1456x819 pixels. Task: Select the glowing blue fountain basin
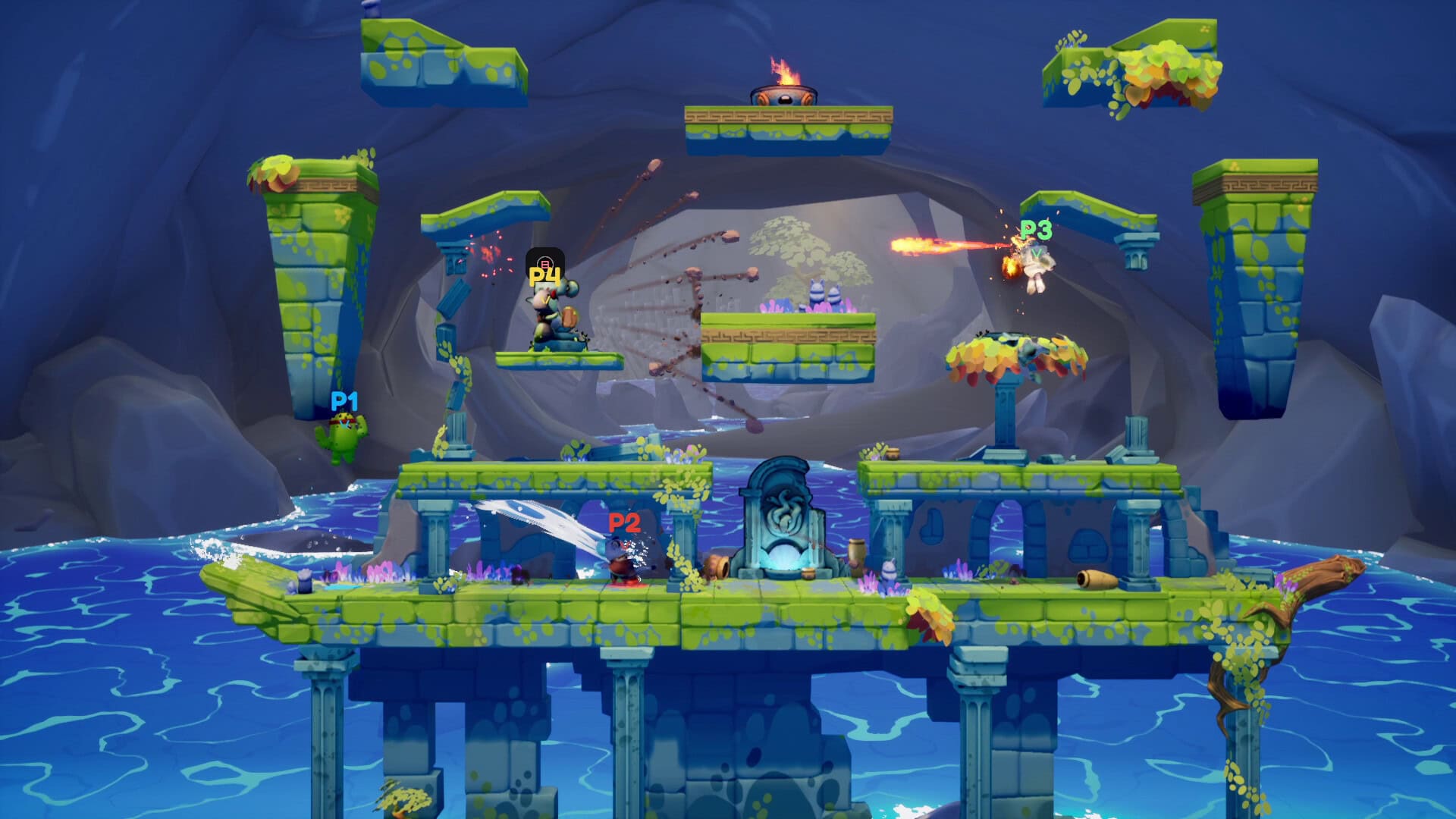coord(783,556)
